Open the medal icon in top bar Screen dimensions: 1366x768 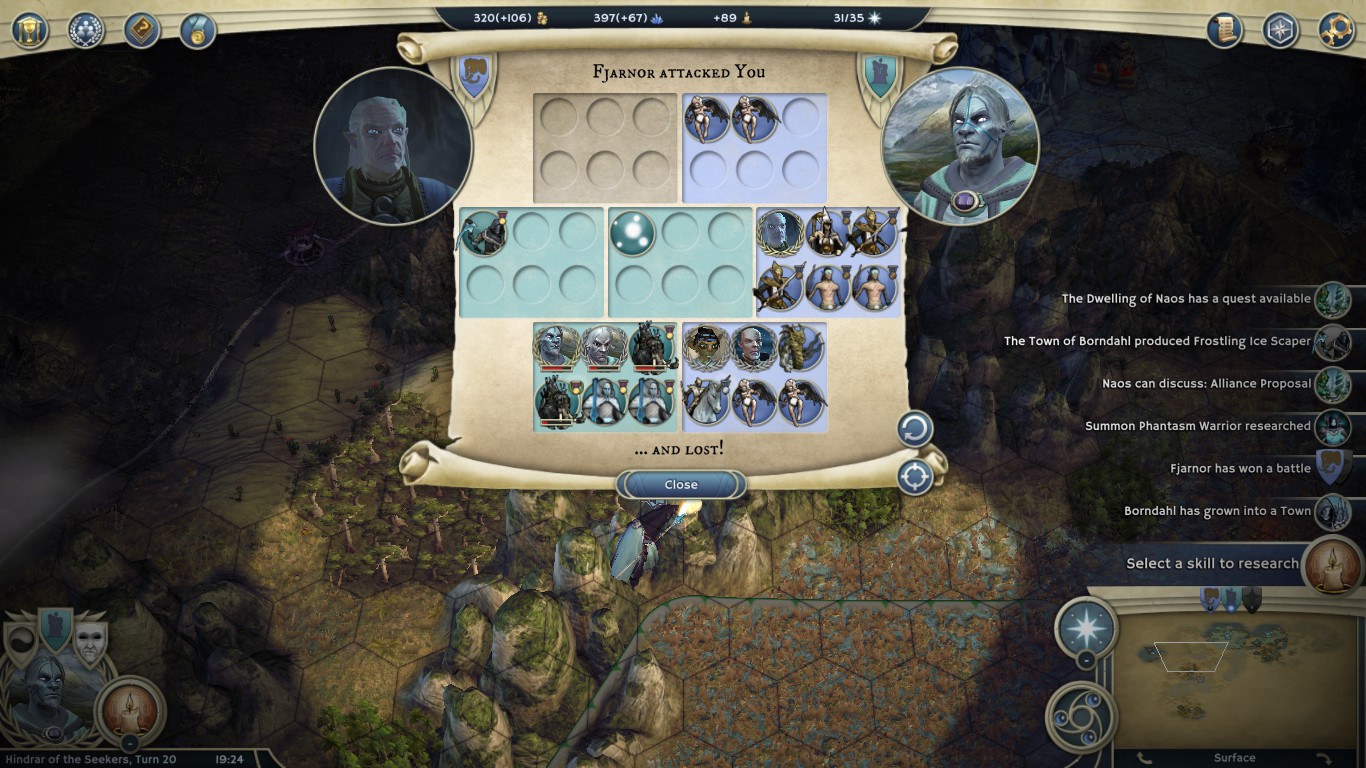[x=198, y=30]
